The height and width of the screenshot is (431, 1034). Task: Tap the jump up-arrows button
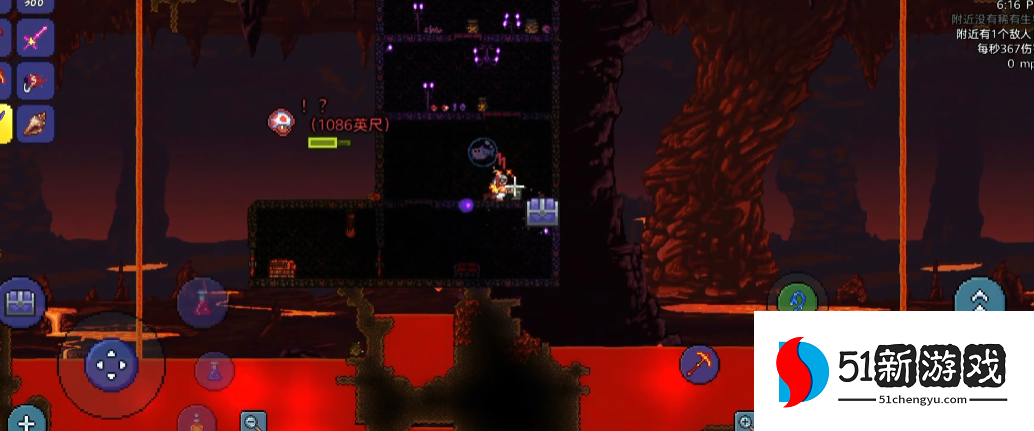[979, 300]
